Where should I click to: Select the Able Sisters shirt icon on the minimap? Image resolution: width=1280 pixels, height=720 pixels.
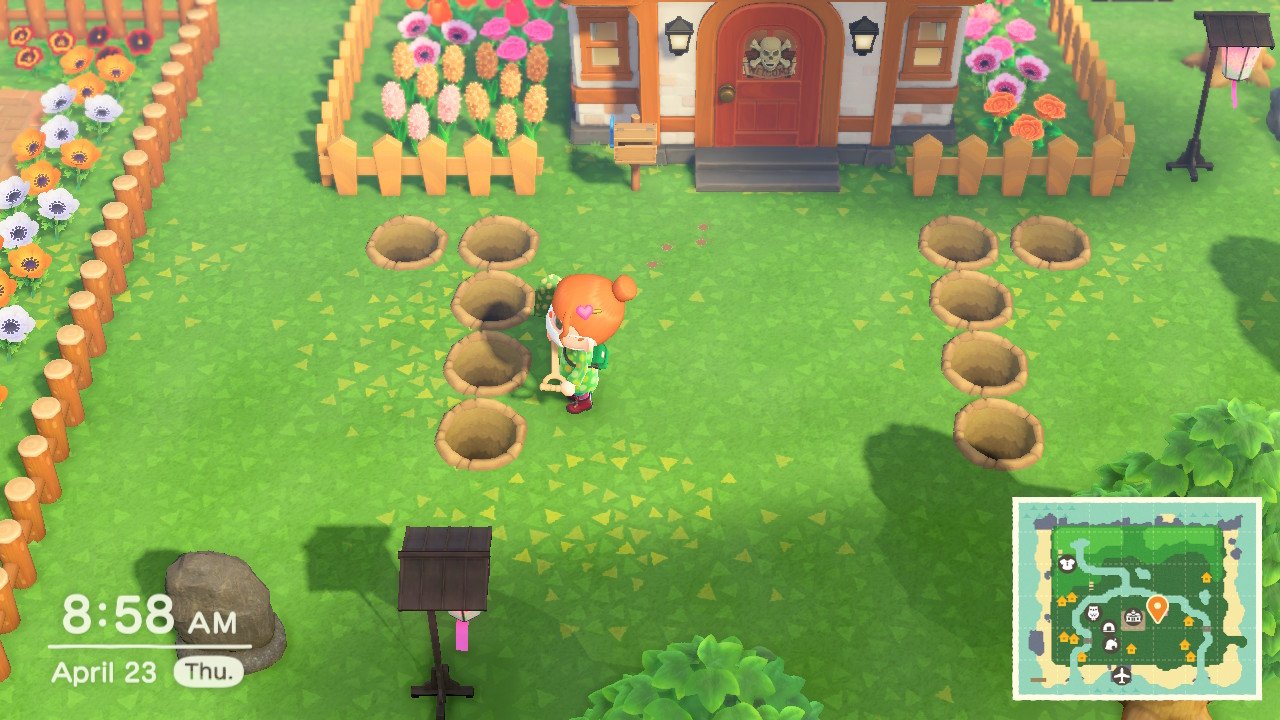tap(1067, 564)
